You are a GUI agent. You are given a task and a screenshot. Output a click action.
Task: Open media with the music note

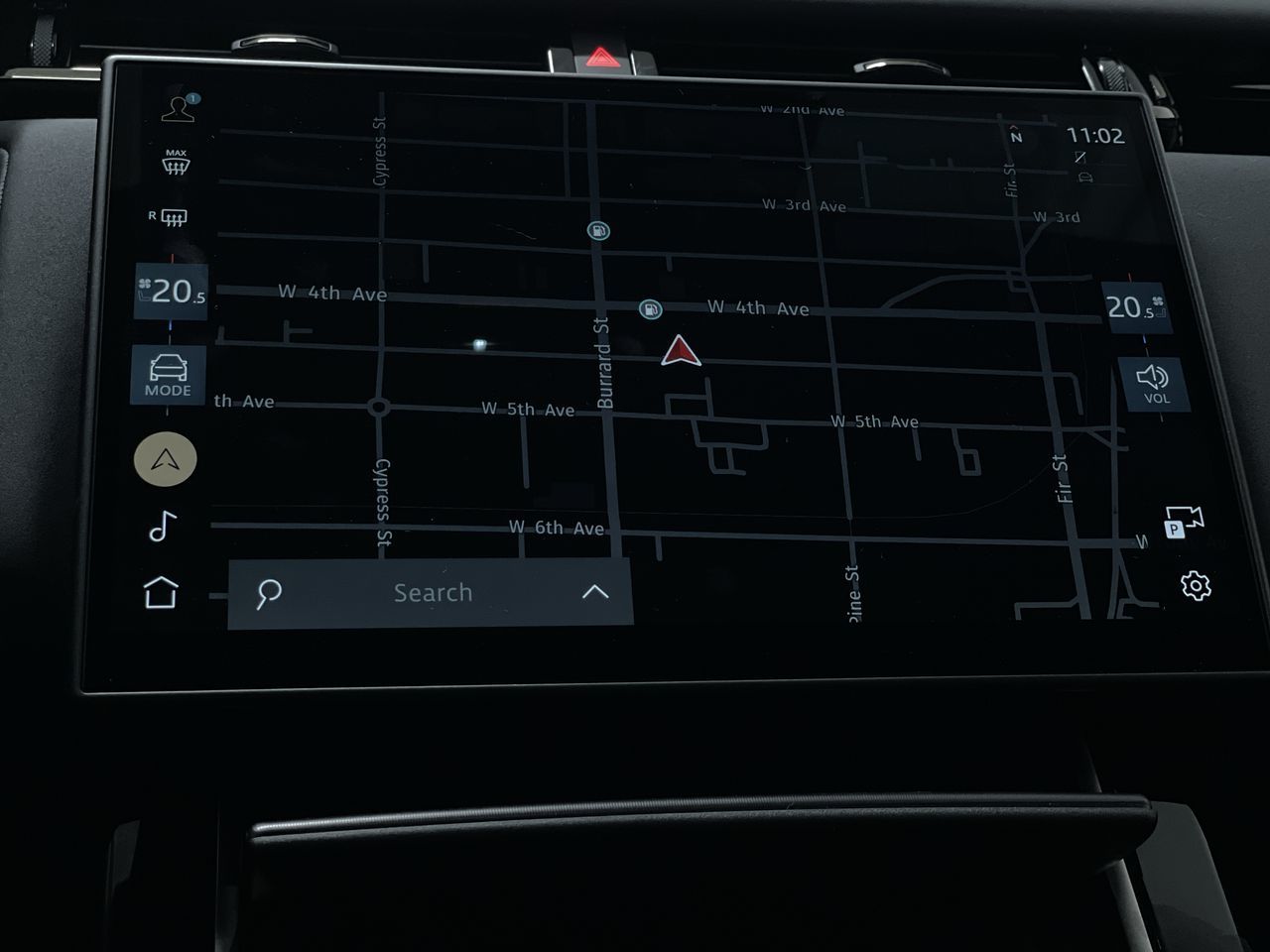click(x=162, y=527)
